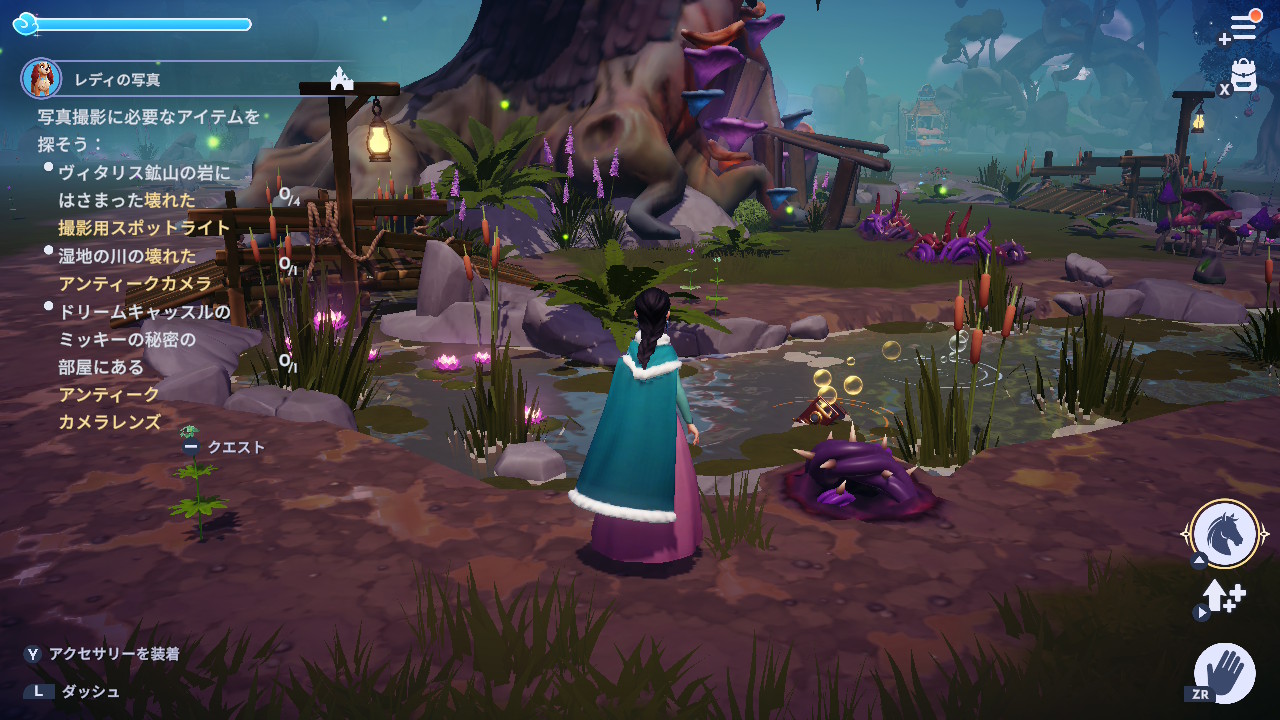
Task: Select the horse head companion icon
Action: click(x=1225, y=534)
